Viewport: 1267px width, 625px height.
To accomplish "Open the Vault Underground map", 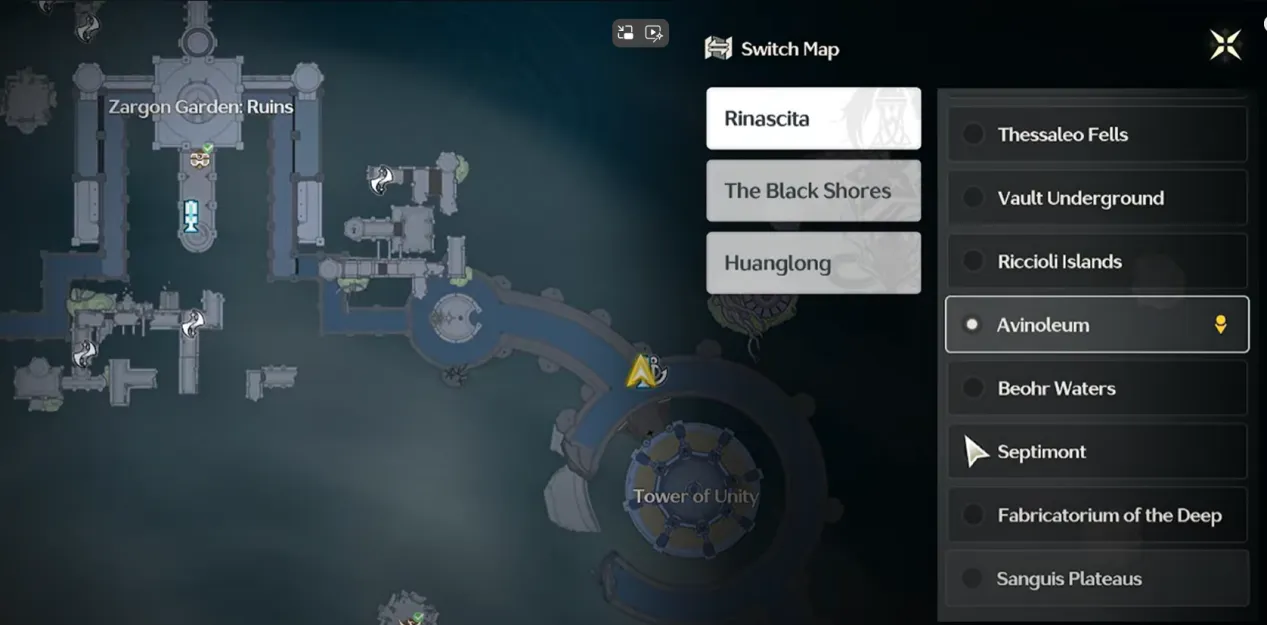I will 1096,198.
